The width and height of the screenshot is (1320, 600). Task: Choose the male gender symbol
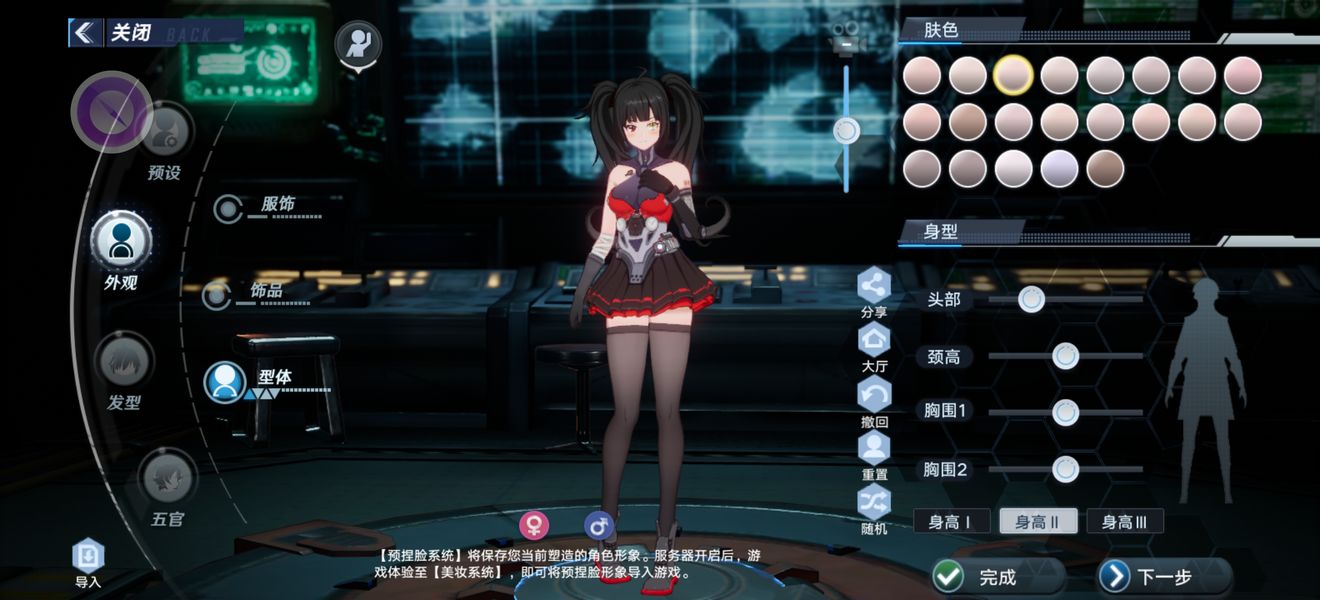599,525
